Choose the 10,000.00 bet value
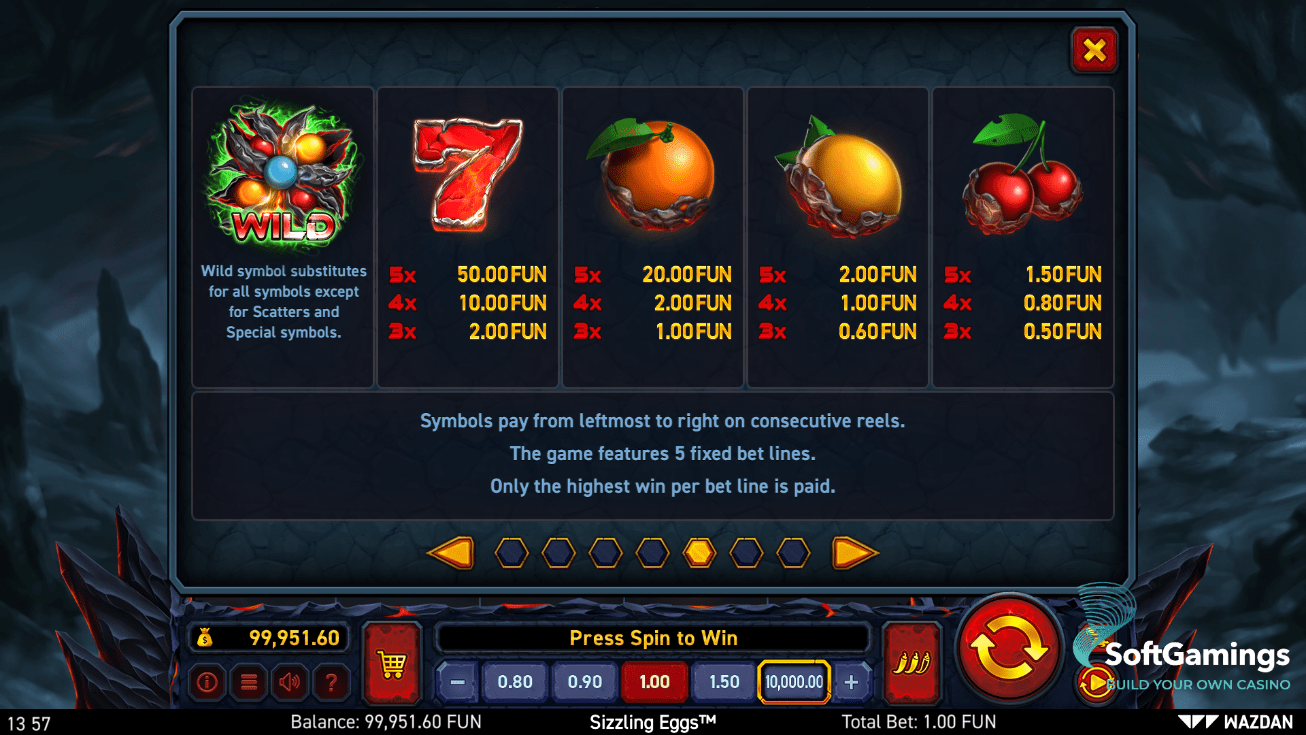 pyautogui.click(x=794, y=682)
